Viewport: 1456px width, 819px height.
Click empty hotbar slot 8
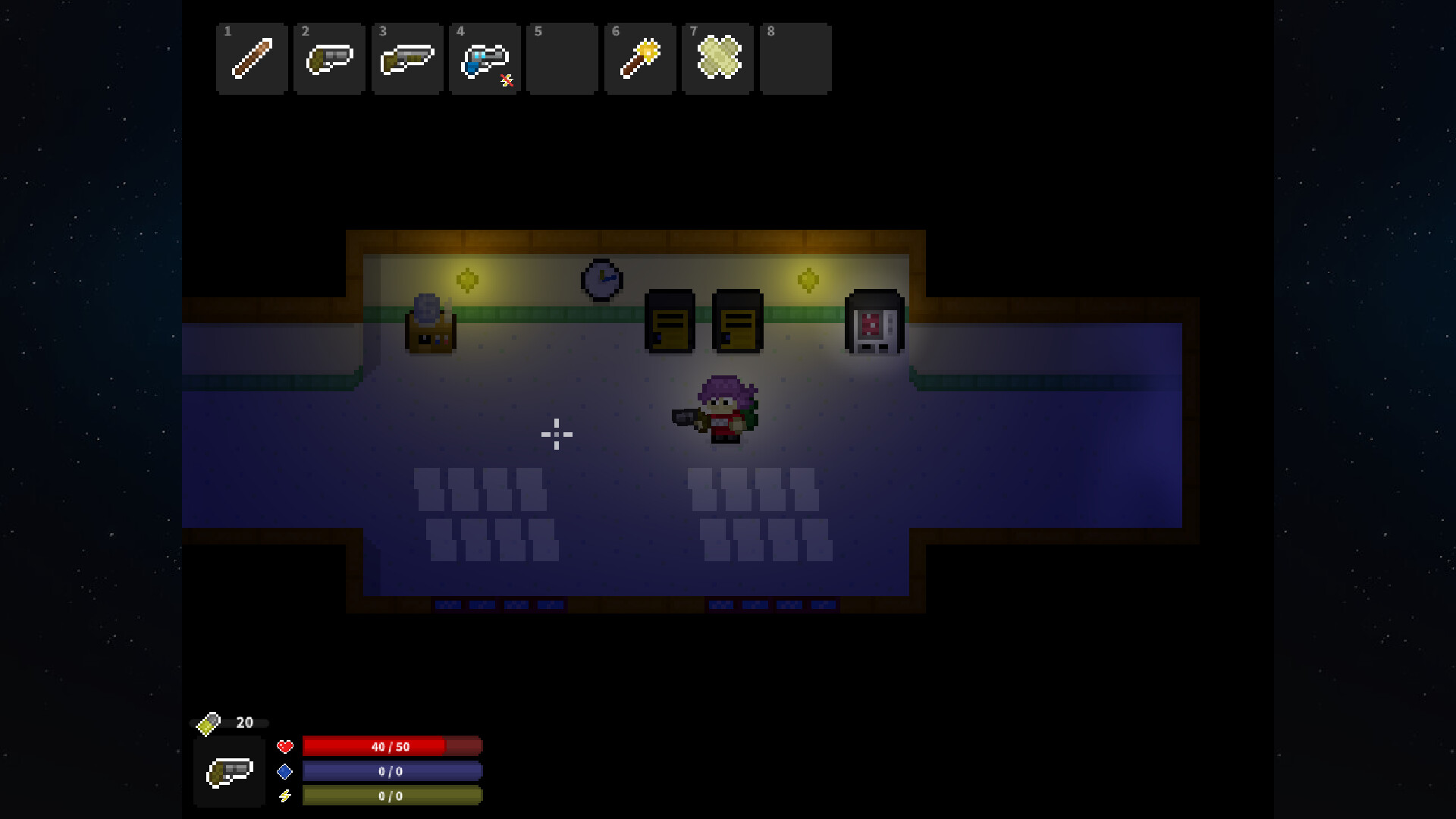click(x=795, y=58)
